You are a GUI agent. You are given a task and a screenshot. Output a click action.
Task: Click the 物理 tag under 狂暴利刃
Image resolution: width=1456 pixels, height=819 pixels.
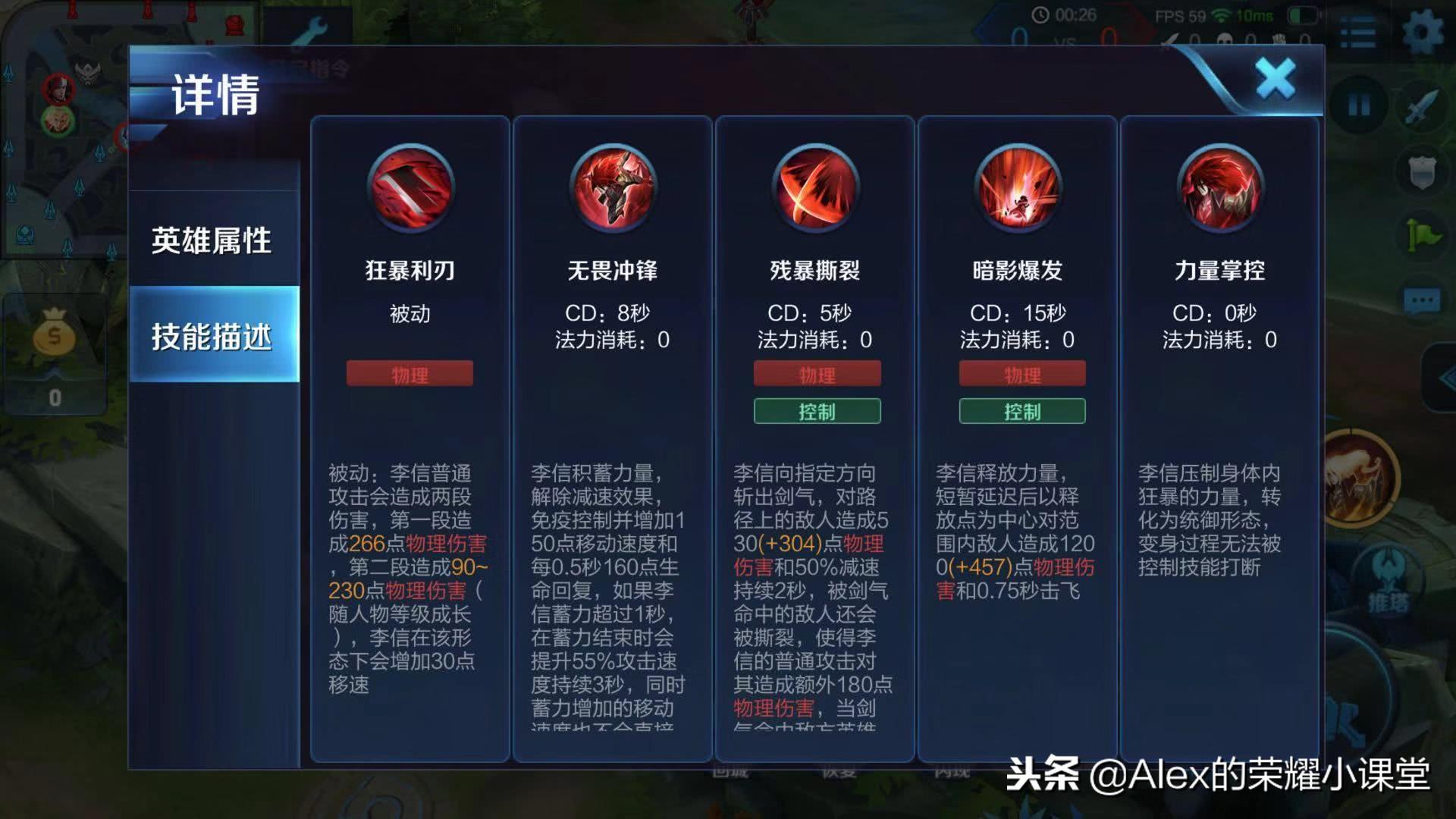click(409, 373)
